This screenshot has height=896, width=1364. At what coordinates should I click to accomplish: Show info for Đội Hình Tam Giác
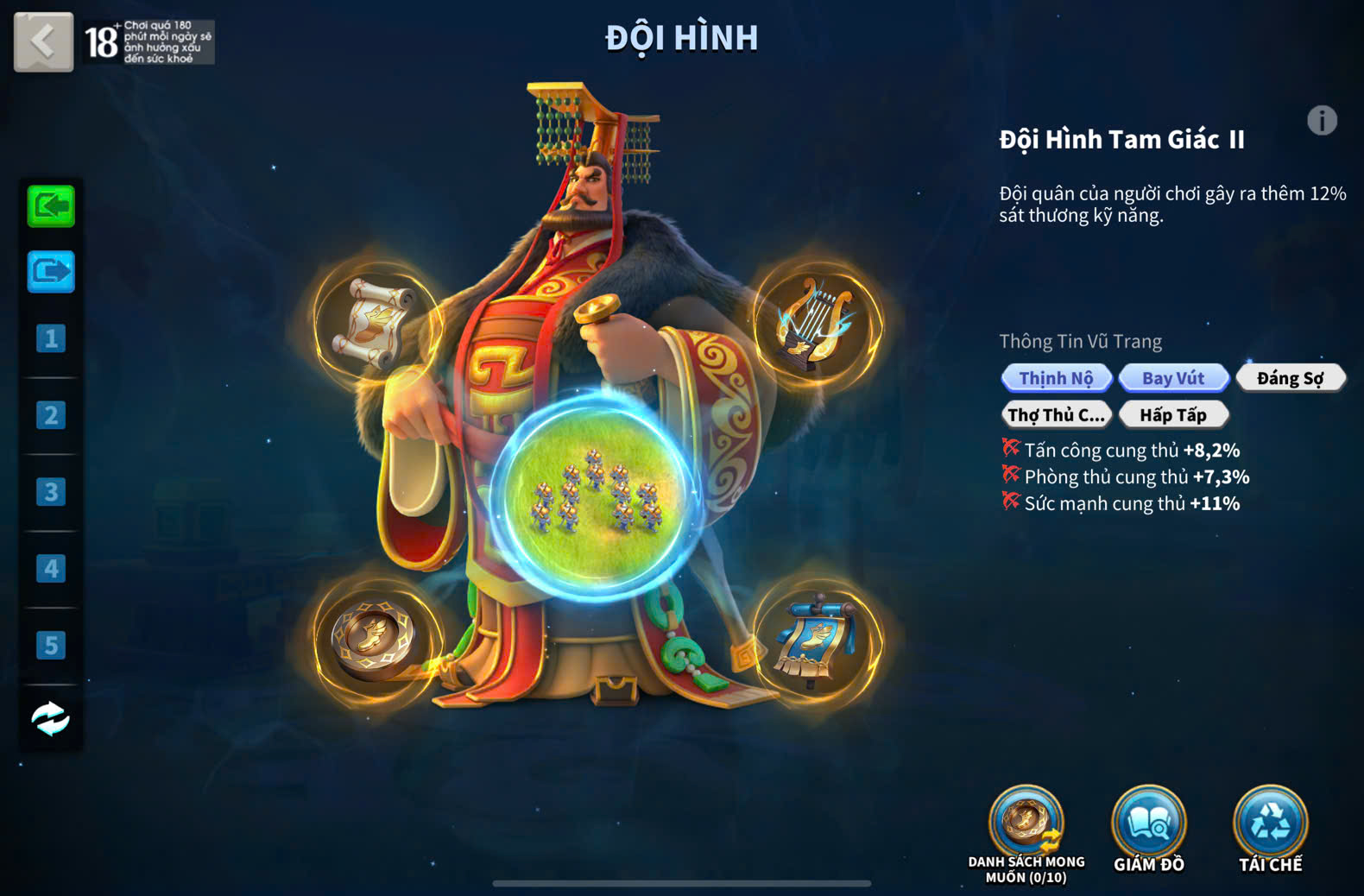pos(1321,121)
